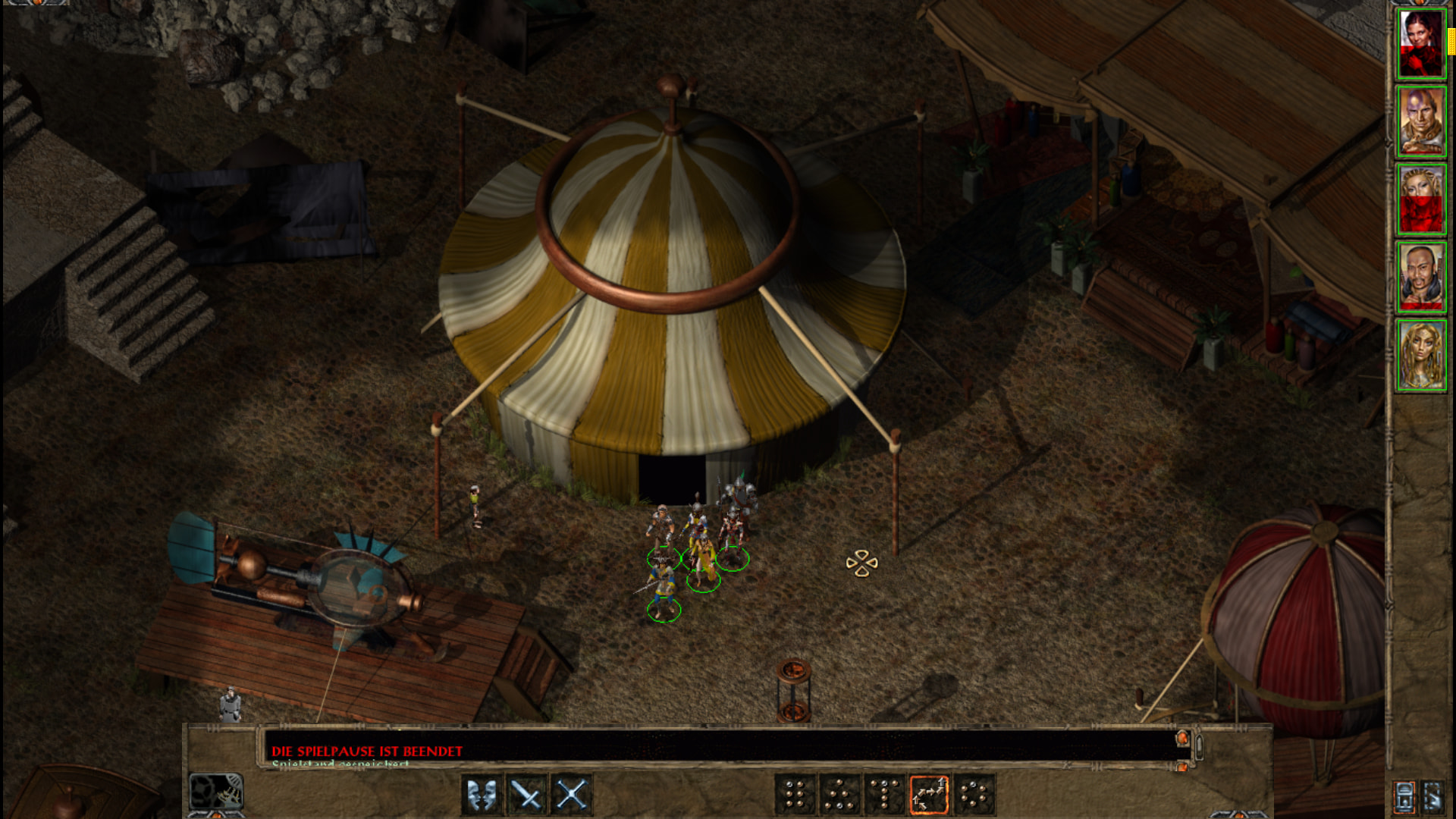This screenshot has width=1456, height=819.
Task: Select the dark-haired woman's portrait
Action: click(x=1421, y=44)
